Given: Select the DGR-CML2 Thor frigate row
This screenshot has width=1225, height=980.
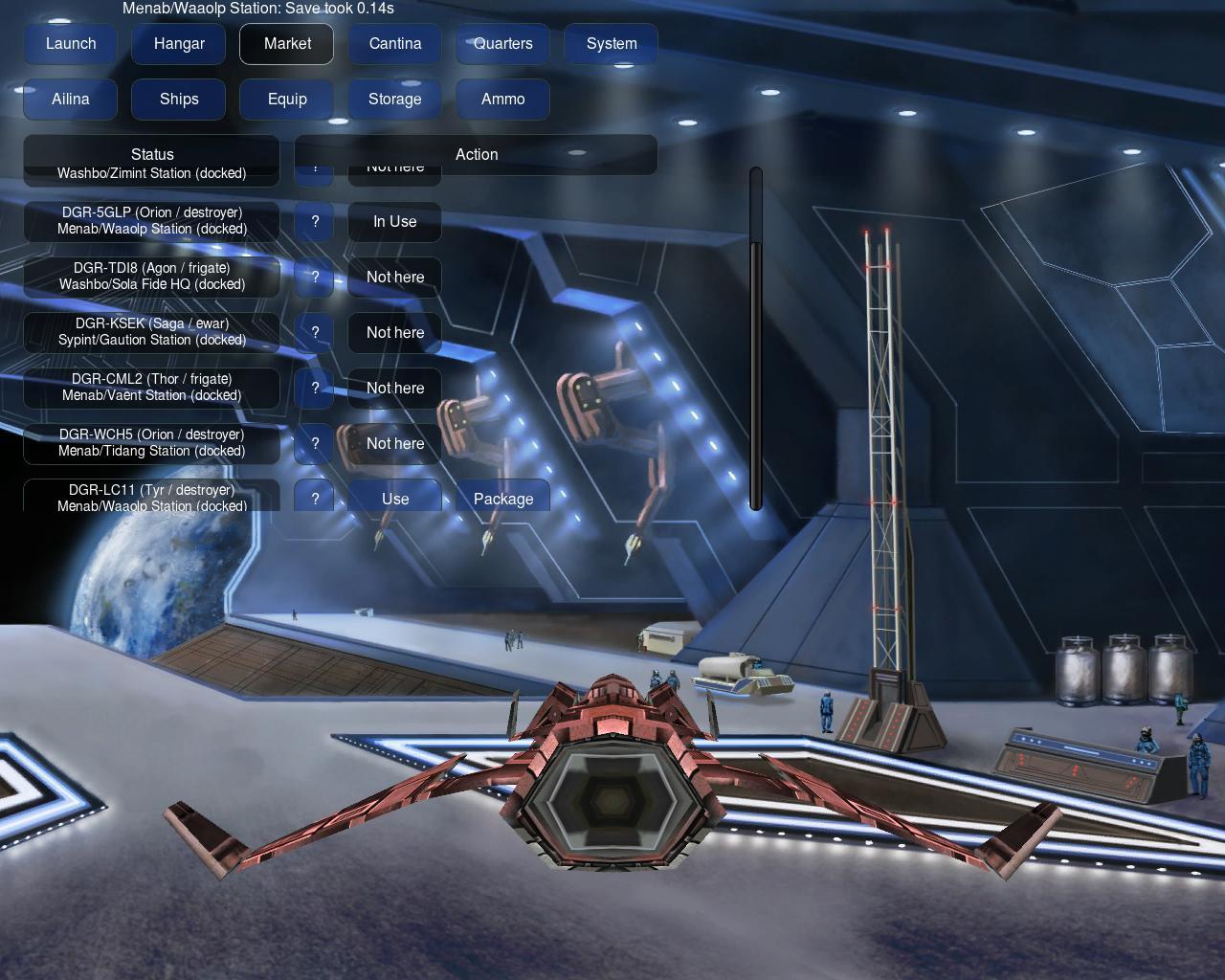Looking at the screenshot, I should [152, 388].
